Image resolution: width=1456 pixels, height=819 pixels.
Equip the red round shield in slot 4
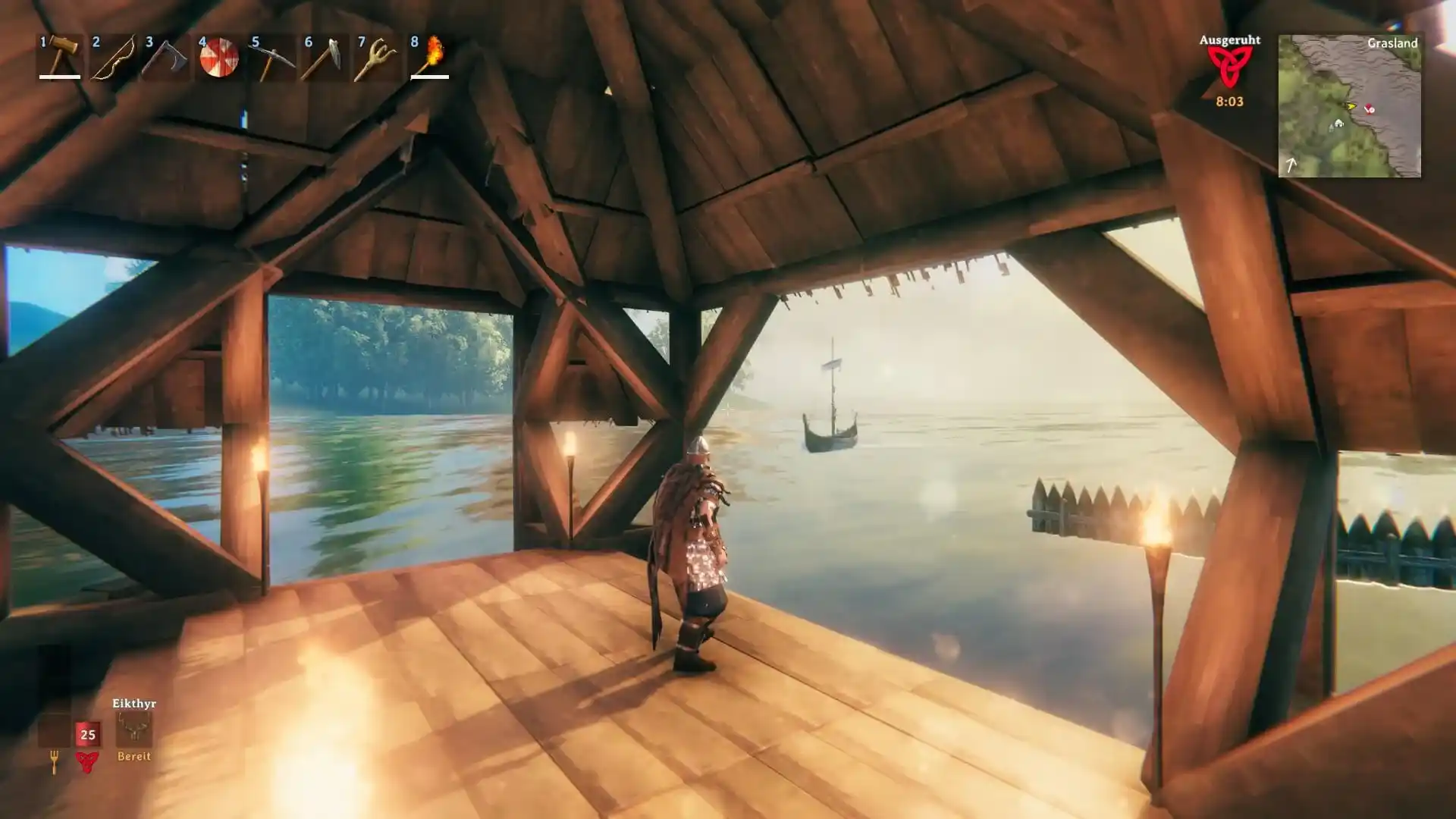tap(219, 57)
